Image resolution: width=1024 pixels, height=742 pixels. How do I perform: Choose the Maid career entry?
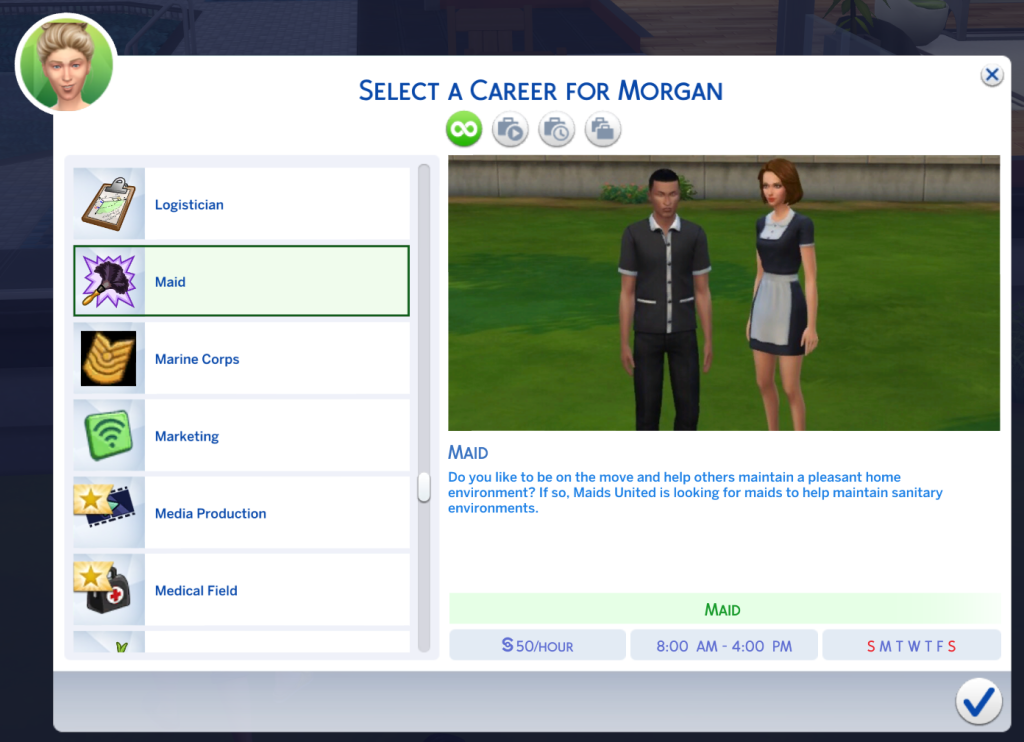point(241,282)
